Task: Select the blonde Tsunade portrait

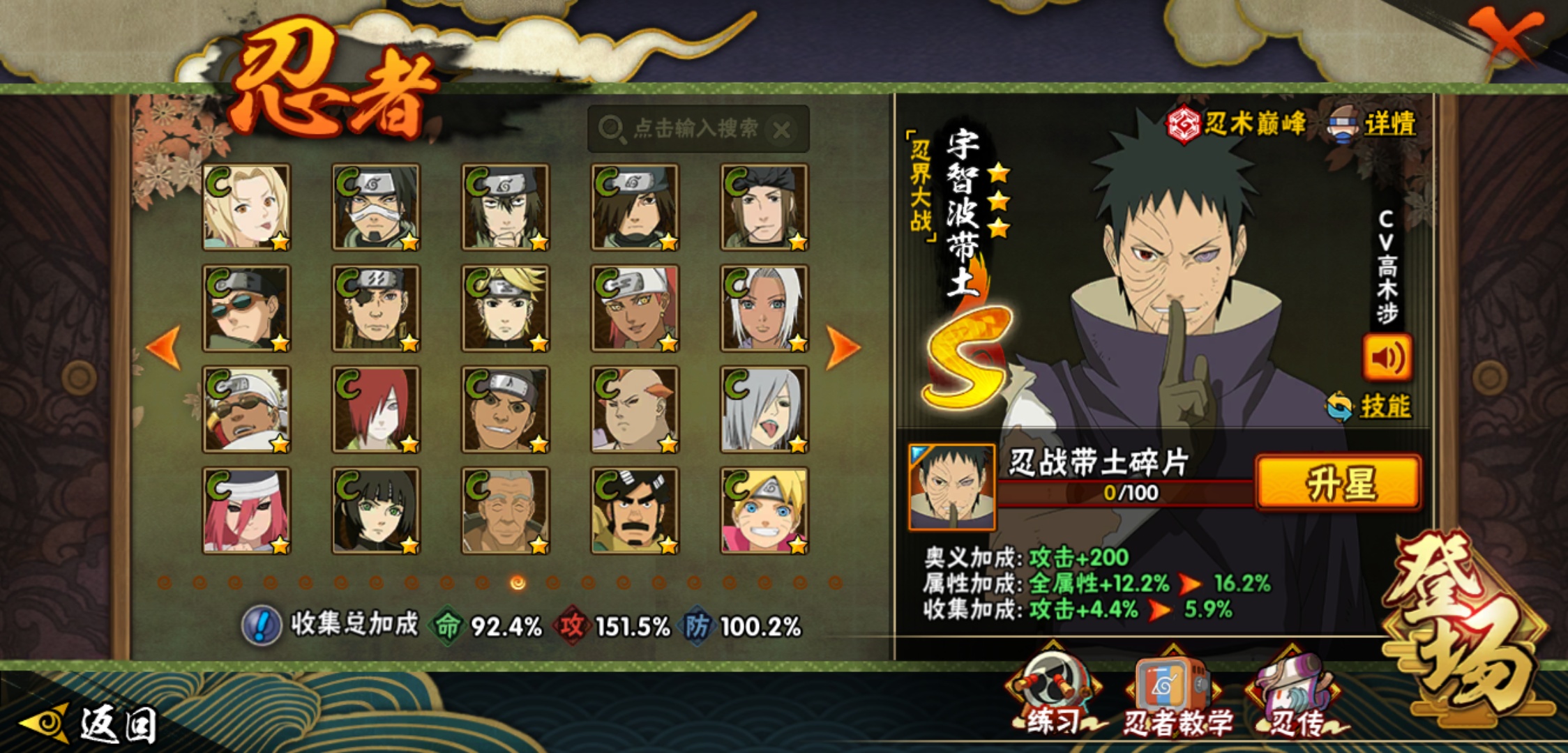Action: pos(246,207)
